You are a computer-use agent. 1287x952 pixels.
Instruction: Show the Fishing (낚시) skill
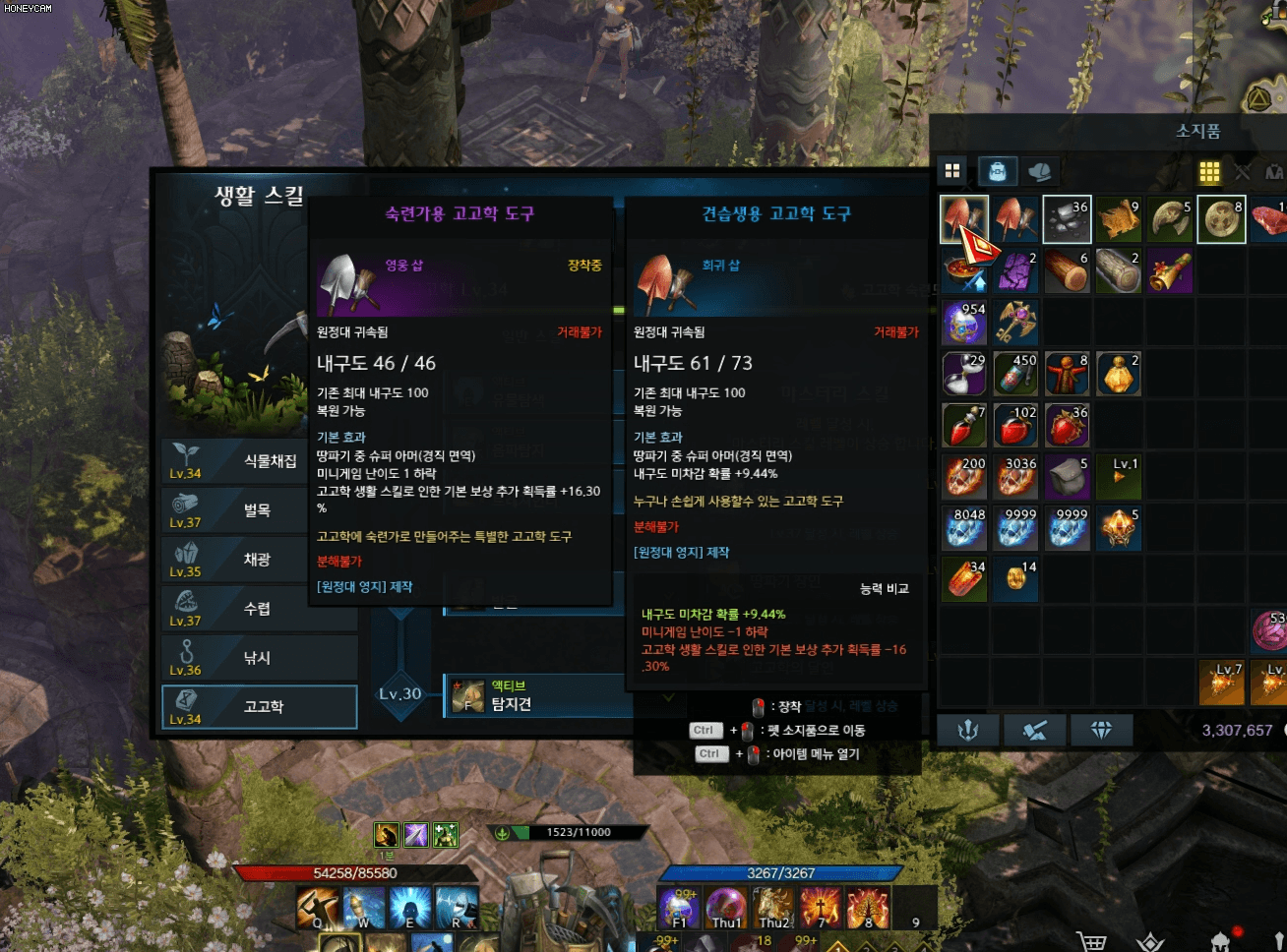point(258,658)
